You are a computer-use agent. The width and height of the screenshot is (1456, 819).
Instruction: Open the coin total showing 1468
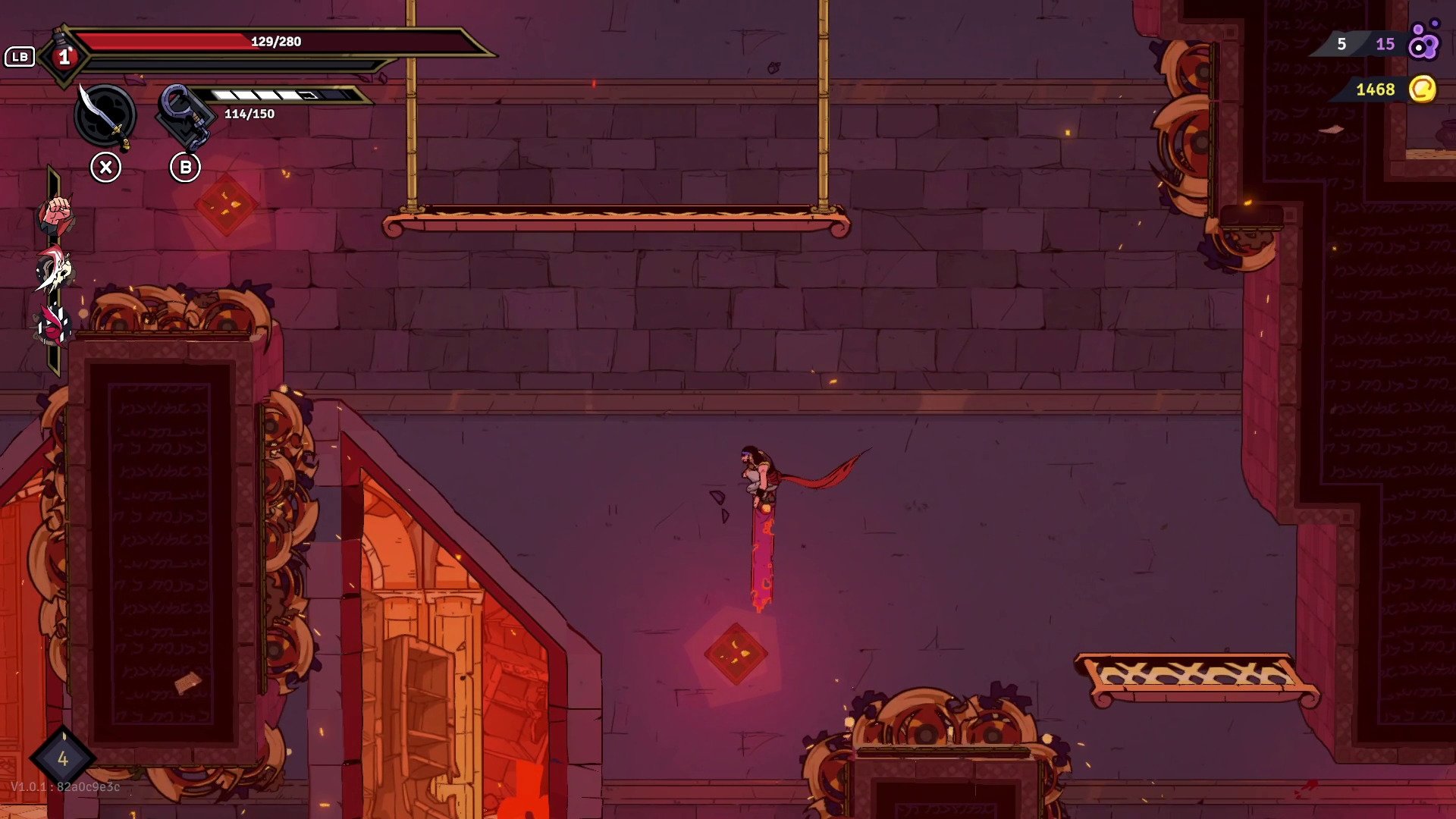point(1374,90)
